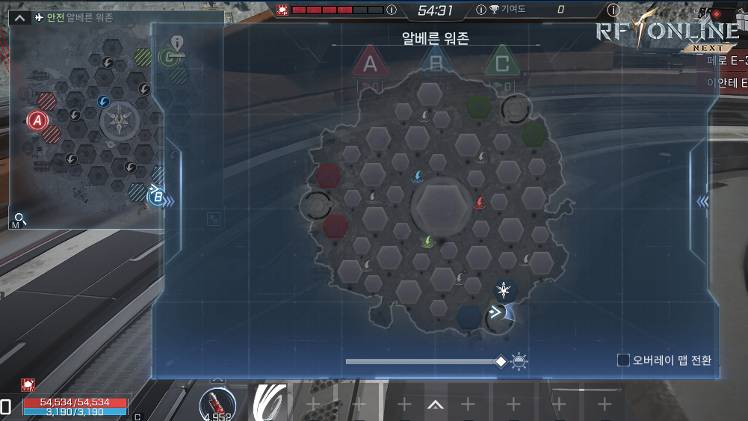Screen dimensions: 748x421
Task: Select the green C triangle on large map
Action: (x=500, y=64)
